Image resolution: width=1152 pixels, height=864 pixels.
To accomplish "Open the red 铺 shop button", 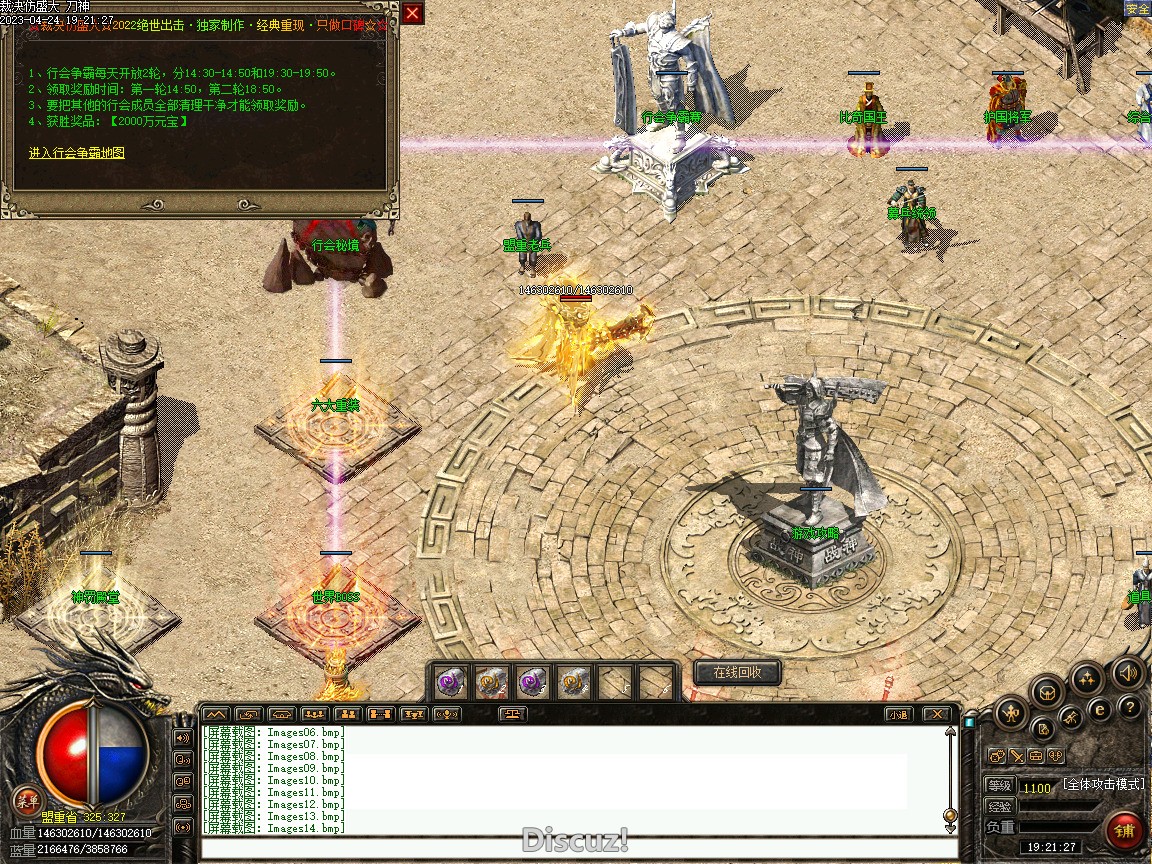I will click(1125, 831).
